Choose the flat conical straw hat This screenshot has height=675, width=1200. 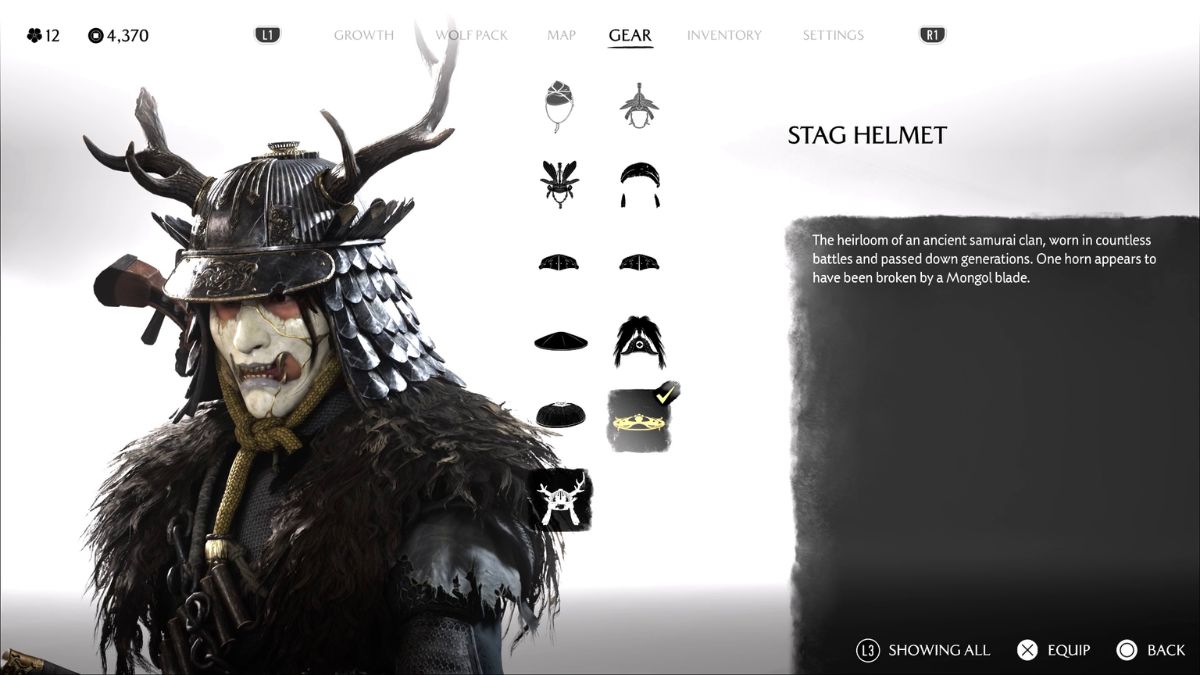point(560,340)
